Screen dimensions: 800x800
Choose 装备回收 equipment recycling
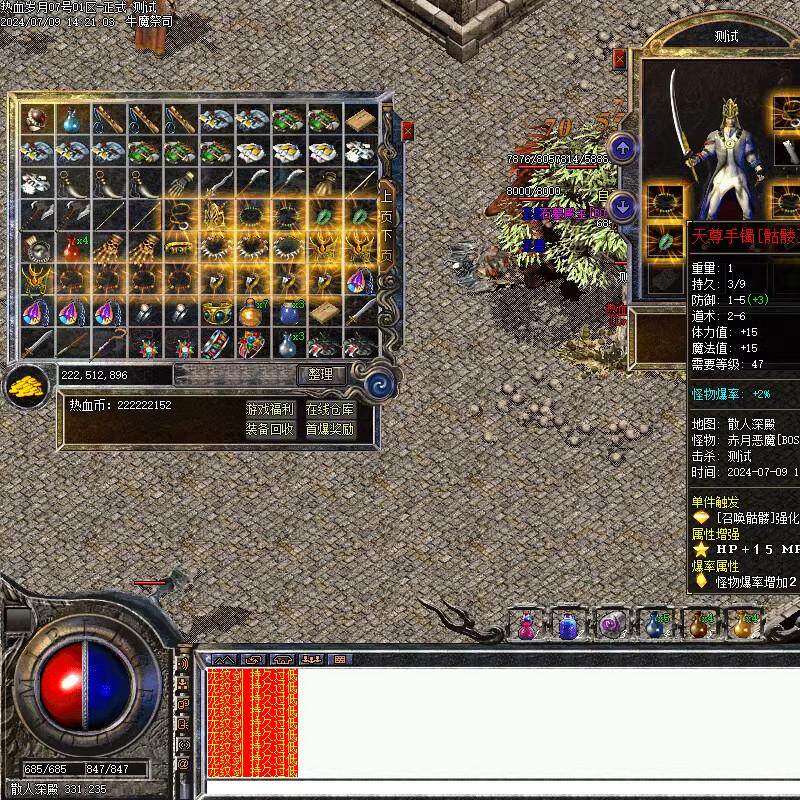coord(270,429)
